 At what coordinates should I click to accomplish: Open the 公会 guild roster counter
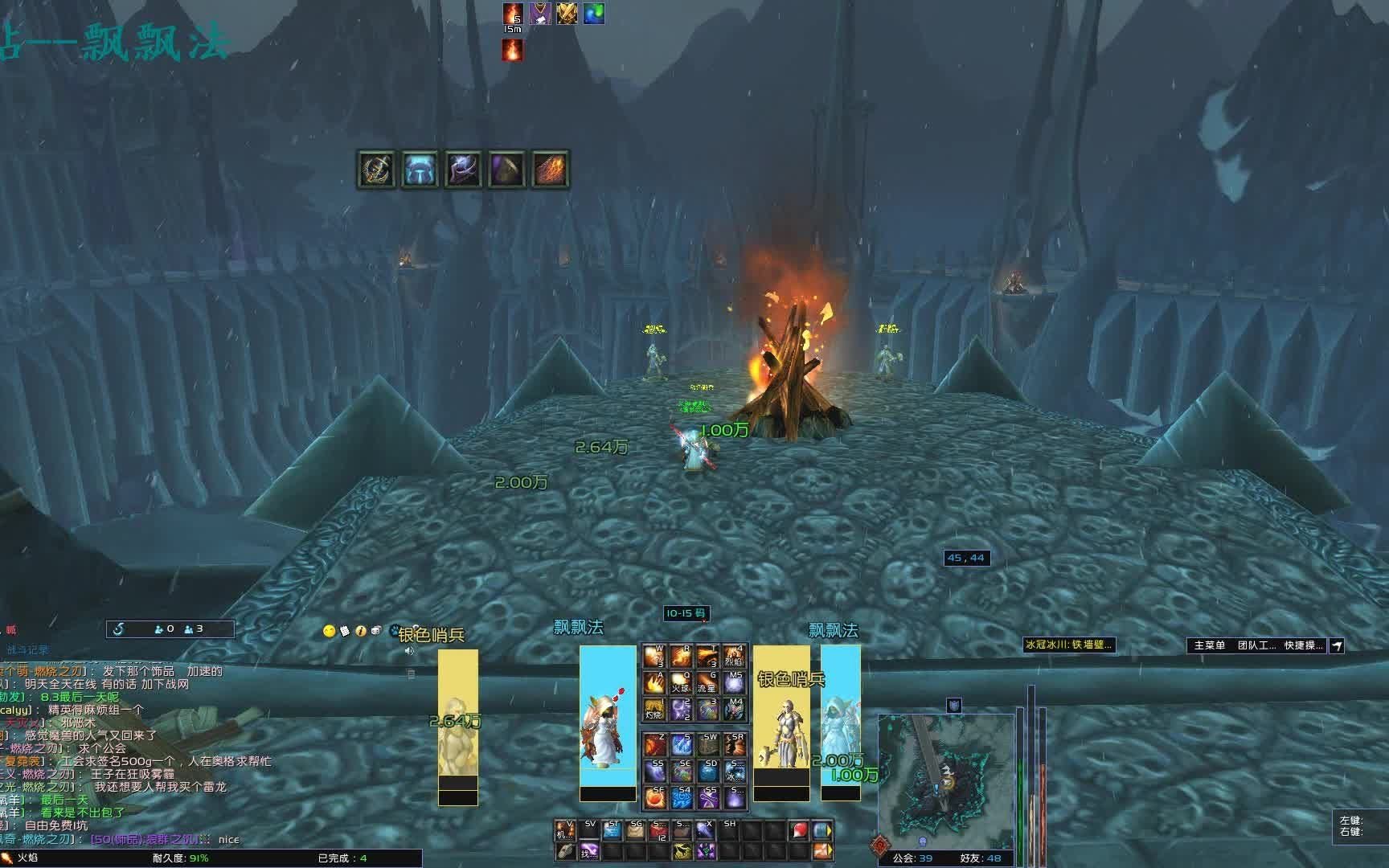(912, 858)
